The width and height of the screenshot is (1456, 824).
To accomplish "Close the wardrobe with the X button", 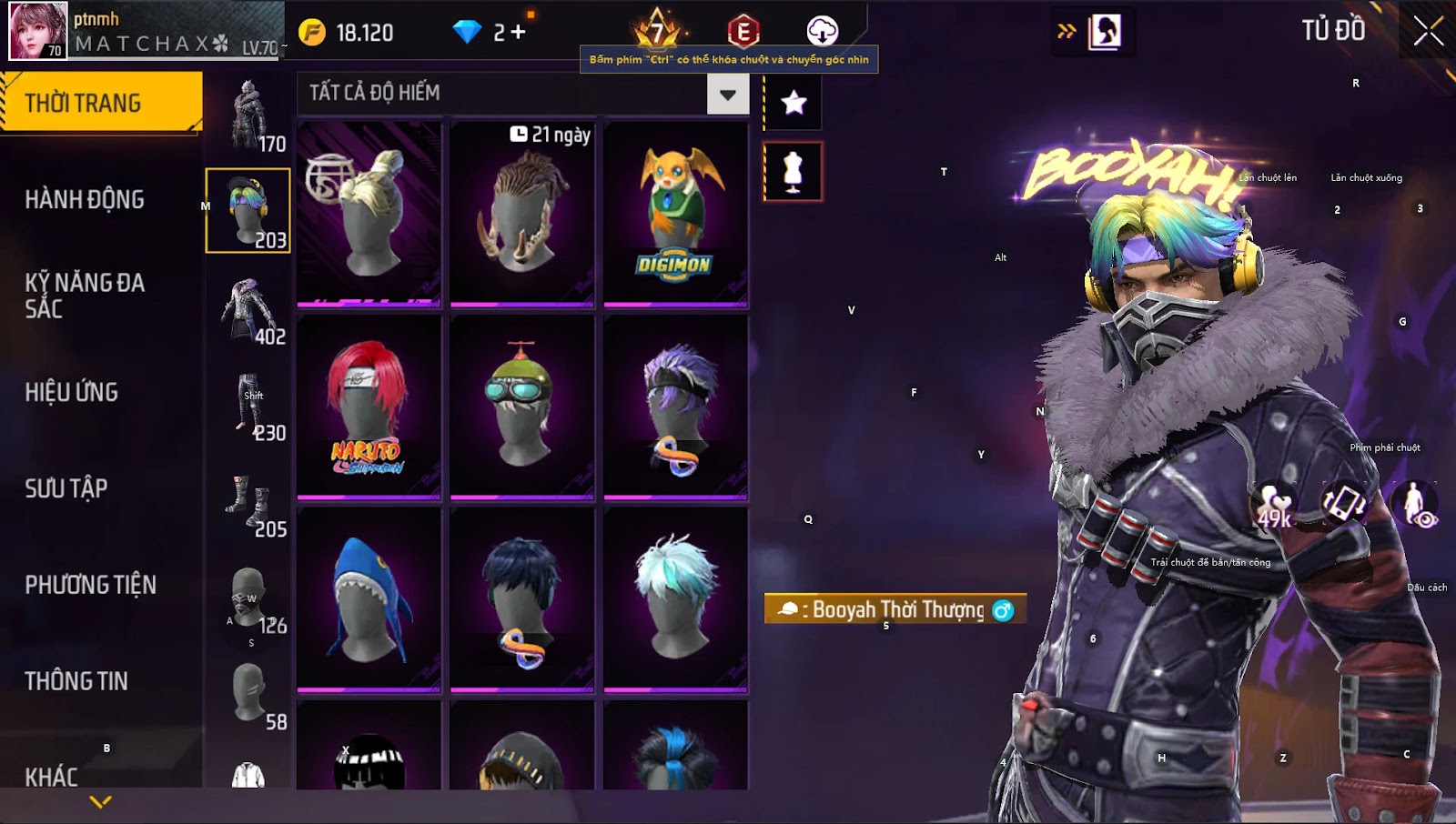I will tap(1428, 31).
